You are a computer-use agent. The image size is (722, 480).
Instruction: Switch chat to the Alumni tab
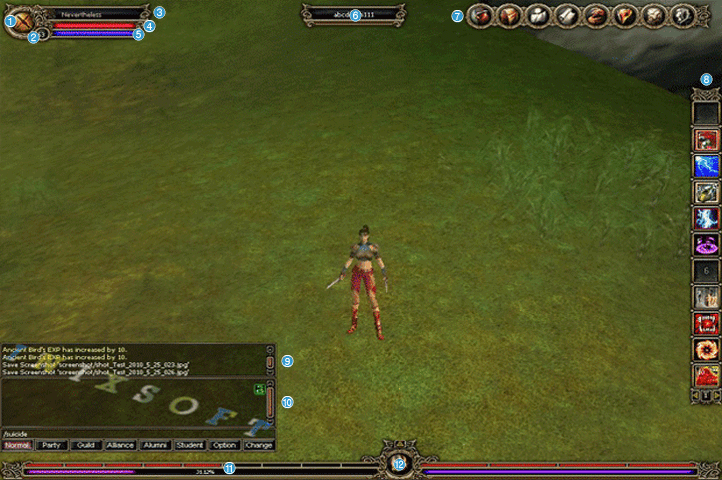tap(155, 445)
